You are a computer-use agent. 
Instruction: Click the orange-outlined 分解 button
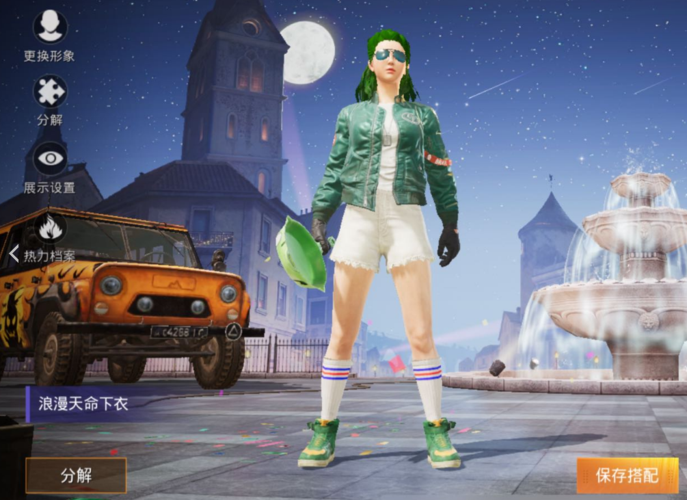click(x=76, y=475)
